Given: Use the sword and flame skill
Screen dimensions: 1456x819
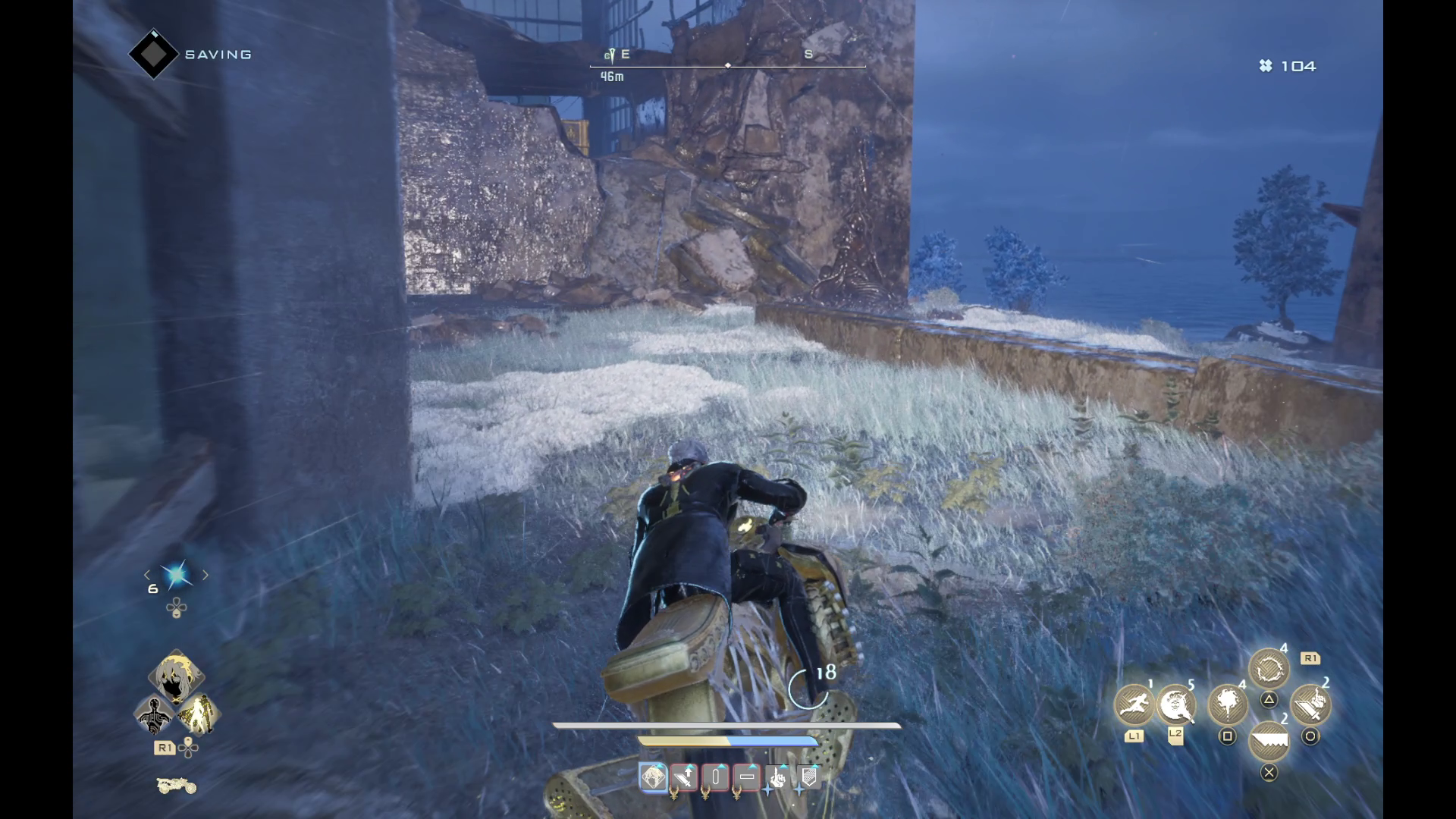Looking at the screenshot, I should 1310,704.
